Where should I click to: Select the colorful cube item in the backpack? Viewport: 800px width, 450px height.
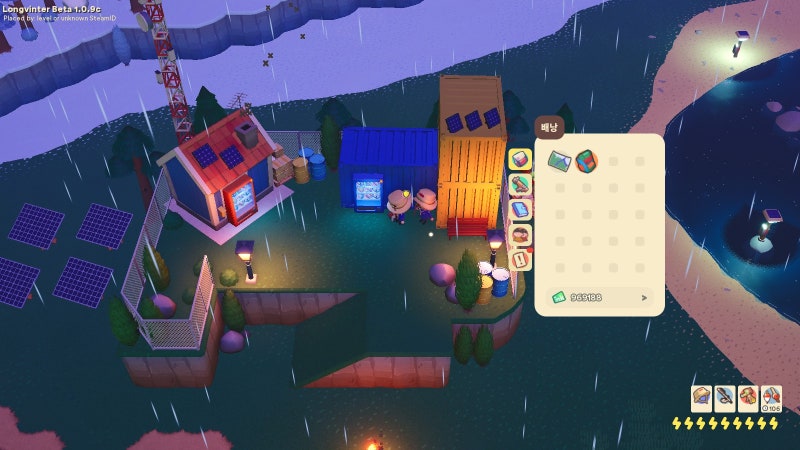[586, 160]
